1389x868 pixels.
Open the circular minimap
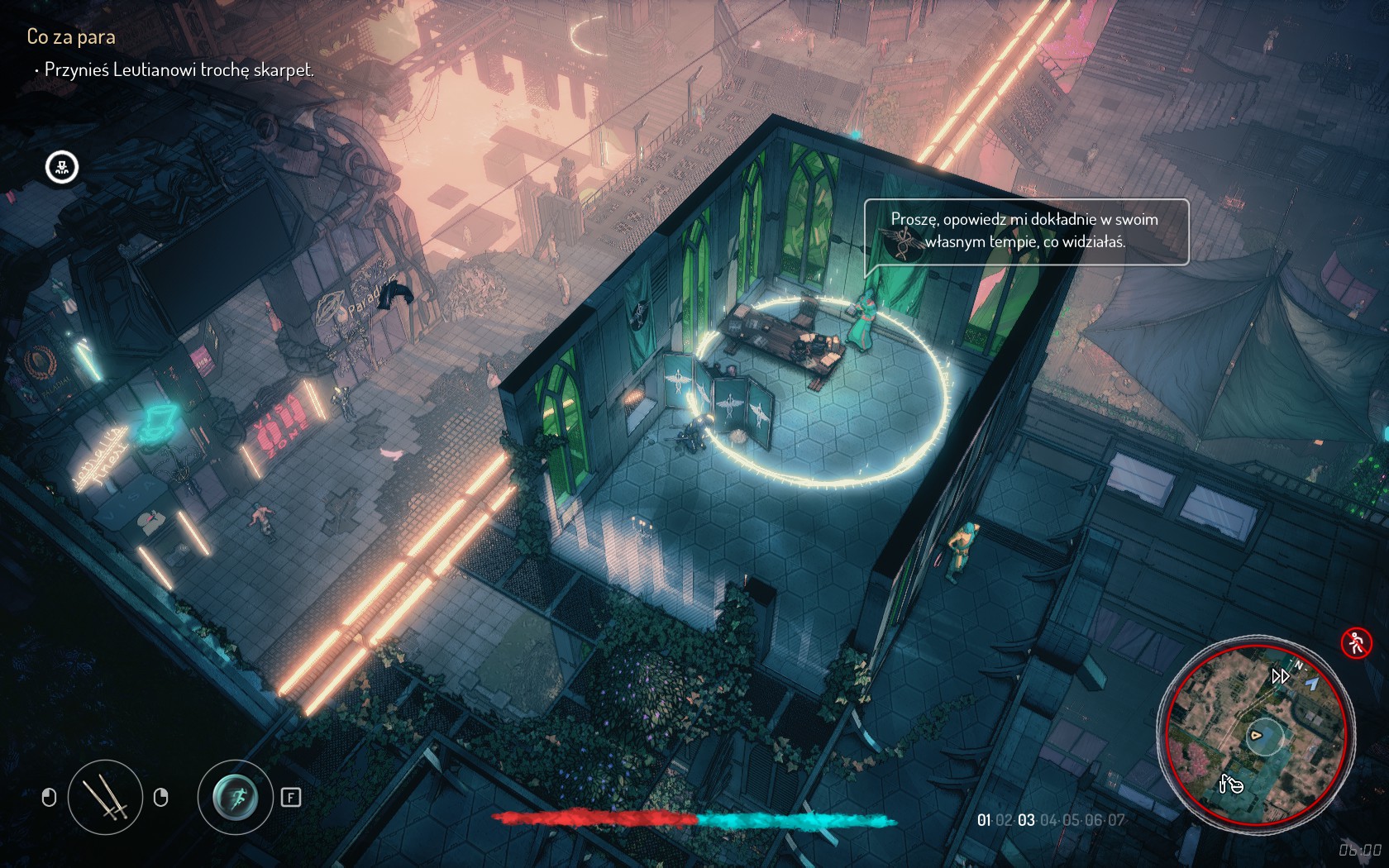tap(1256, 734)
